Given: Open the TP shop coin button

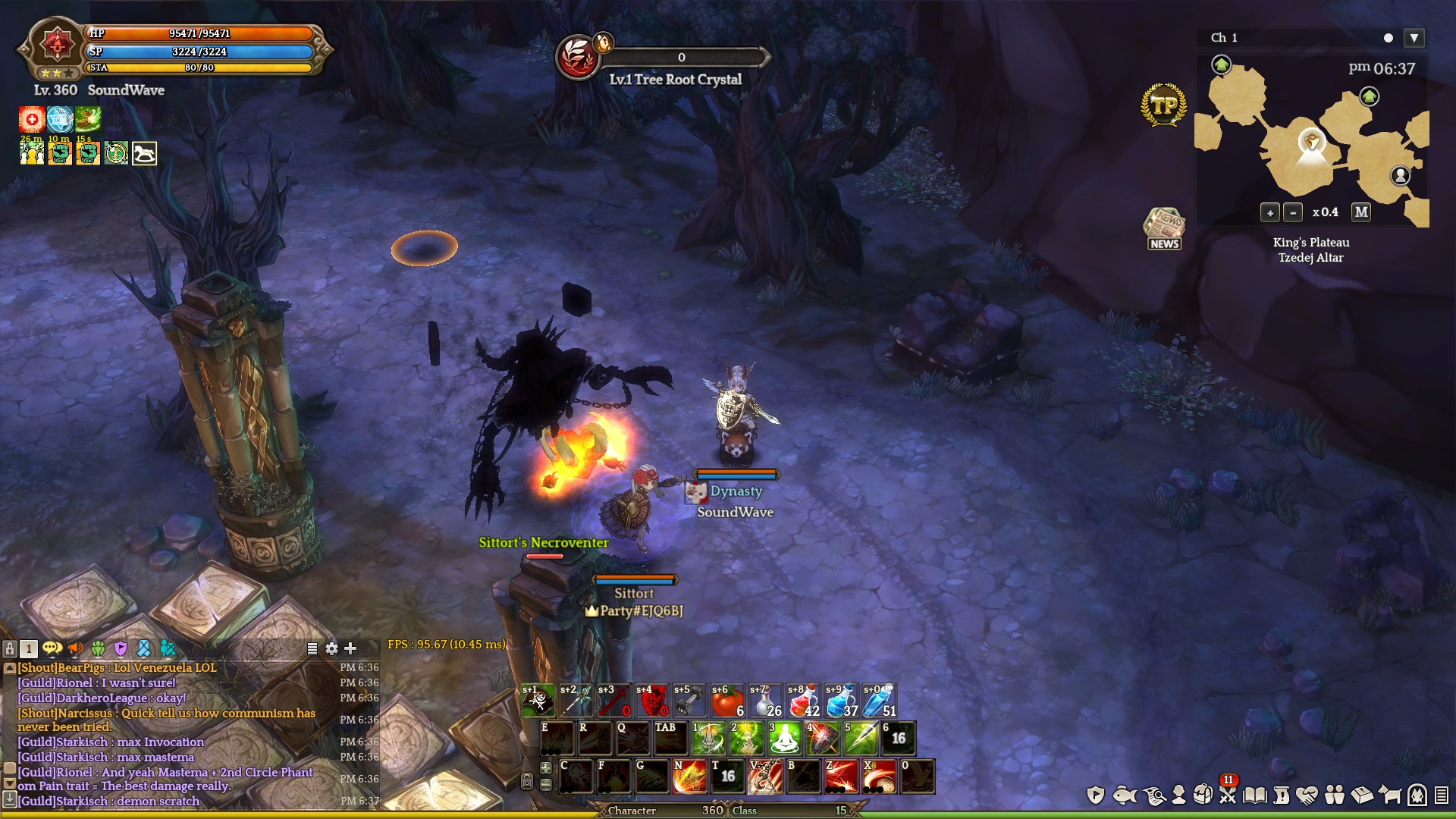Looking at the screenshot, I should pyautogui.click(x=1163, y=105).
